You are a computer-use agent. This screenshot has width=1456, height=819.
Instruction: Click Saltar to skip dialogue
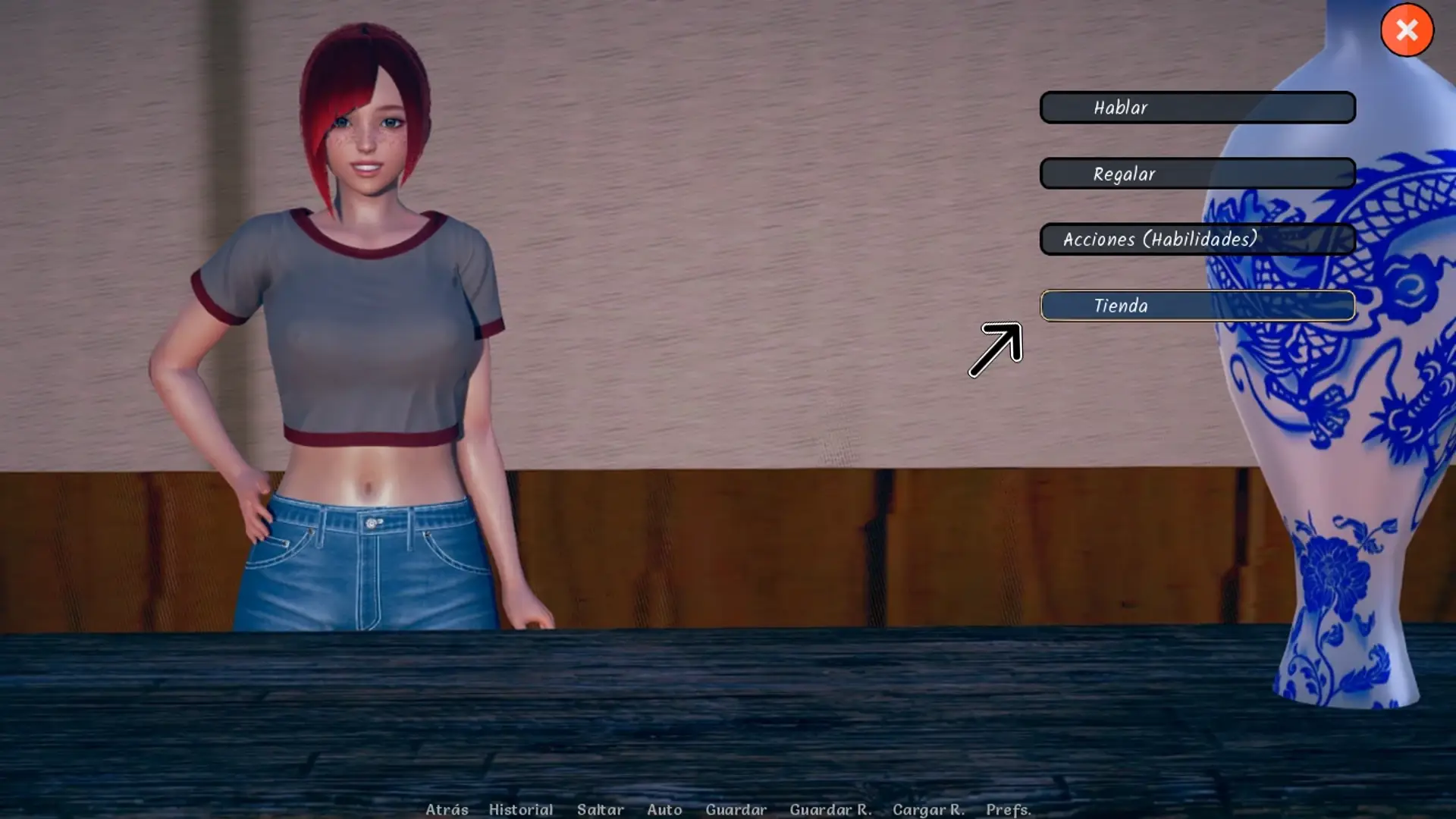600,809
